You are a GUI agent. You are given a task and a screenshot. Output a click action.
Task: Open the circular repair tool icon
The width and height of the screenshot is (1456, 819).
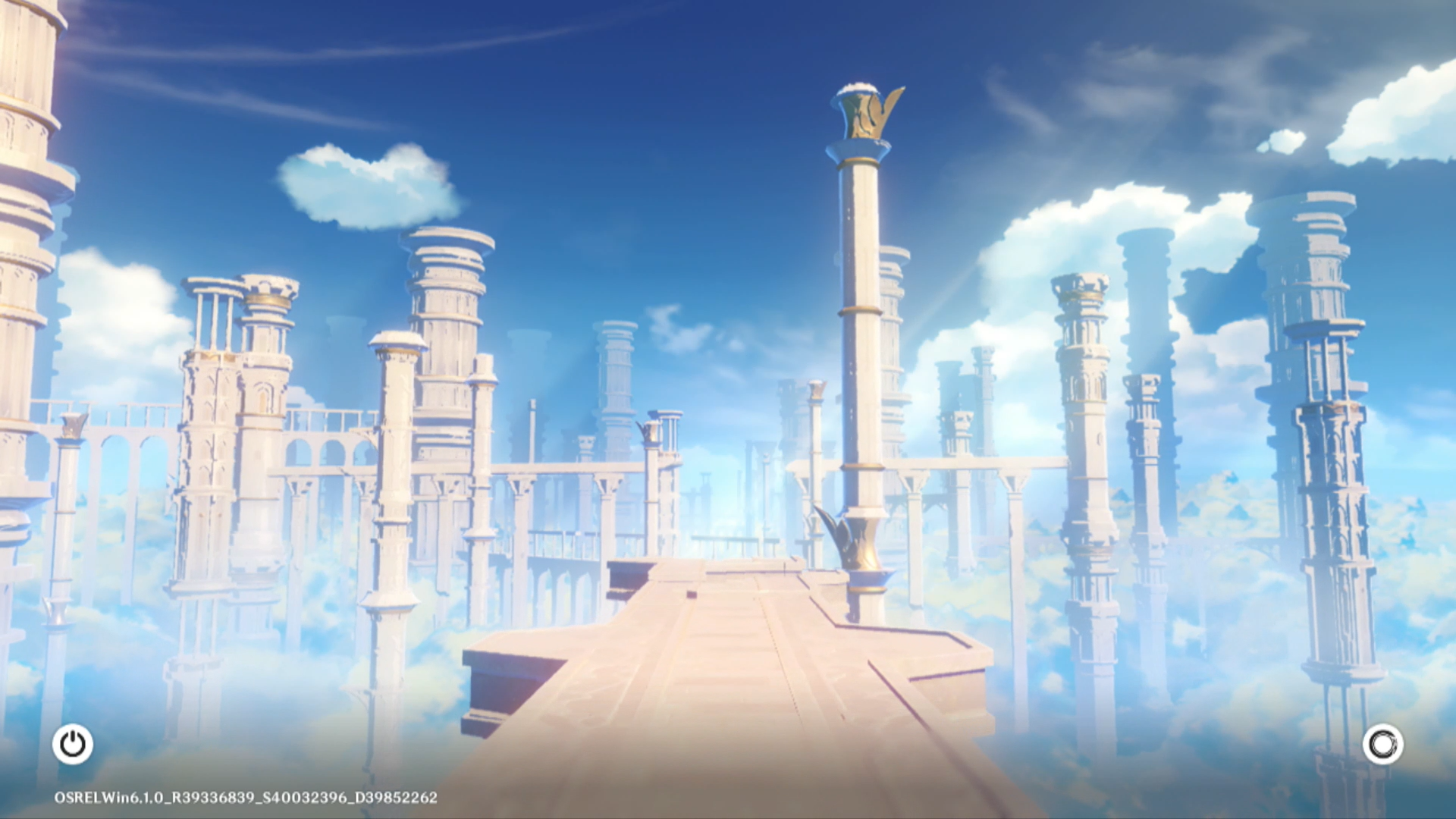(1382, 744)
